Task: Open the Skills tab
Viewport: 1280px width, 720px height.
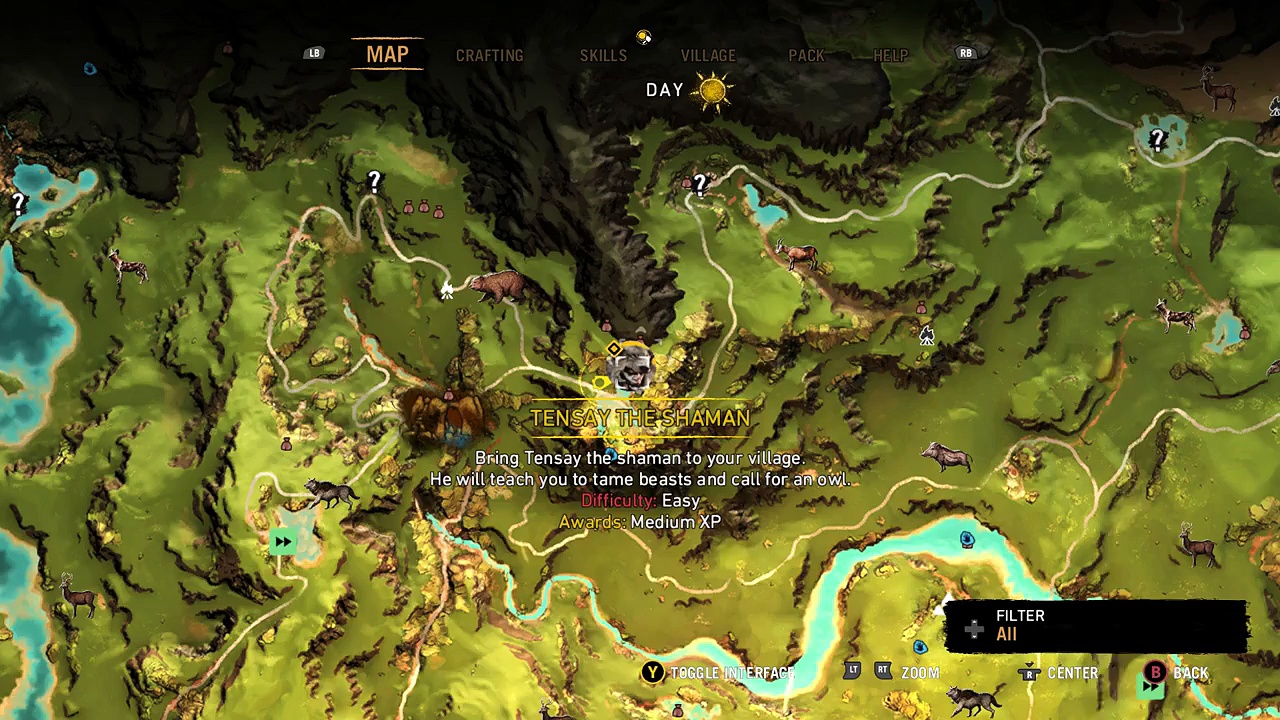Action: click(x=603, y=56)
